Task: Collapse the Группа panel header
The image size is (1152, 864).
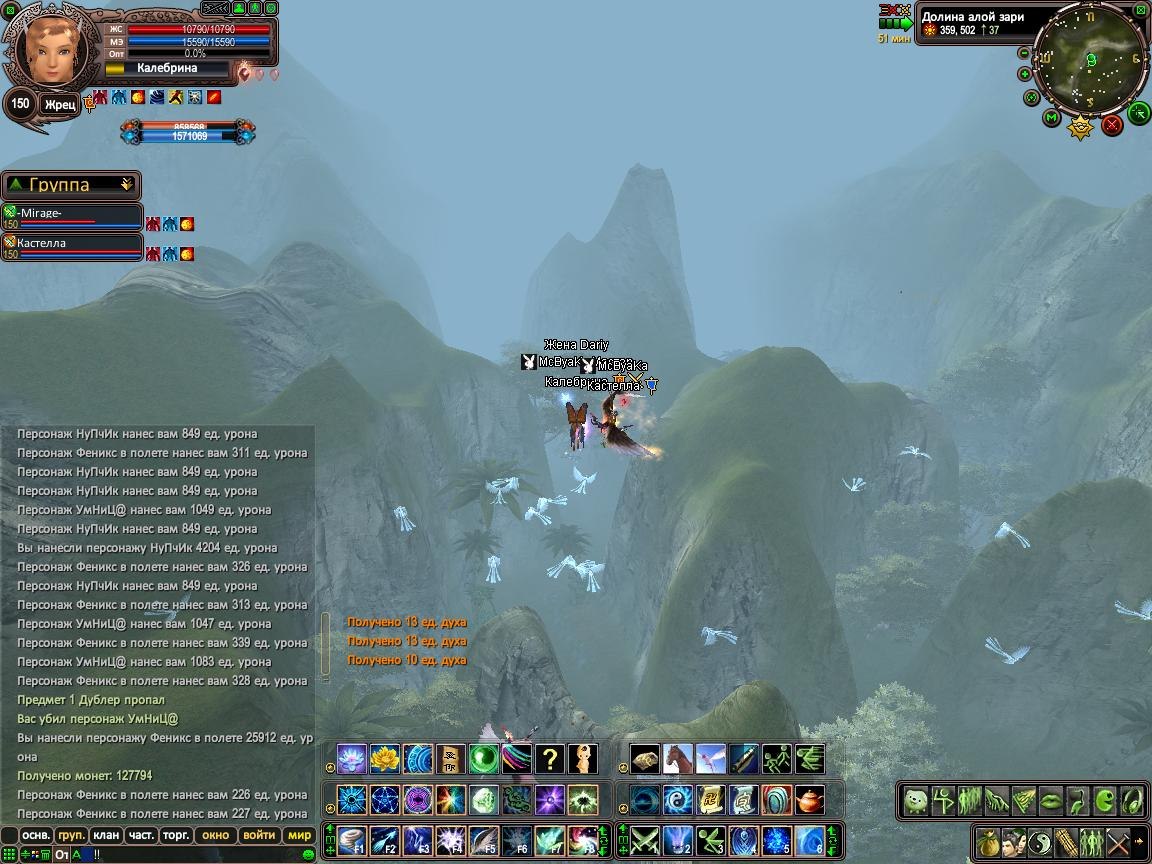Action: 126,185
